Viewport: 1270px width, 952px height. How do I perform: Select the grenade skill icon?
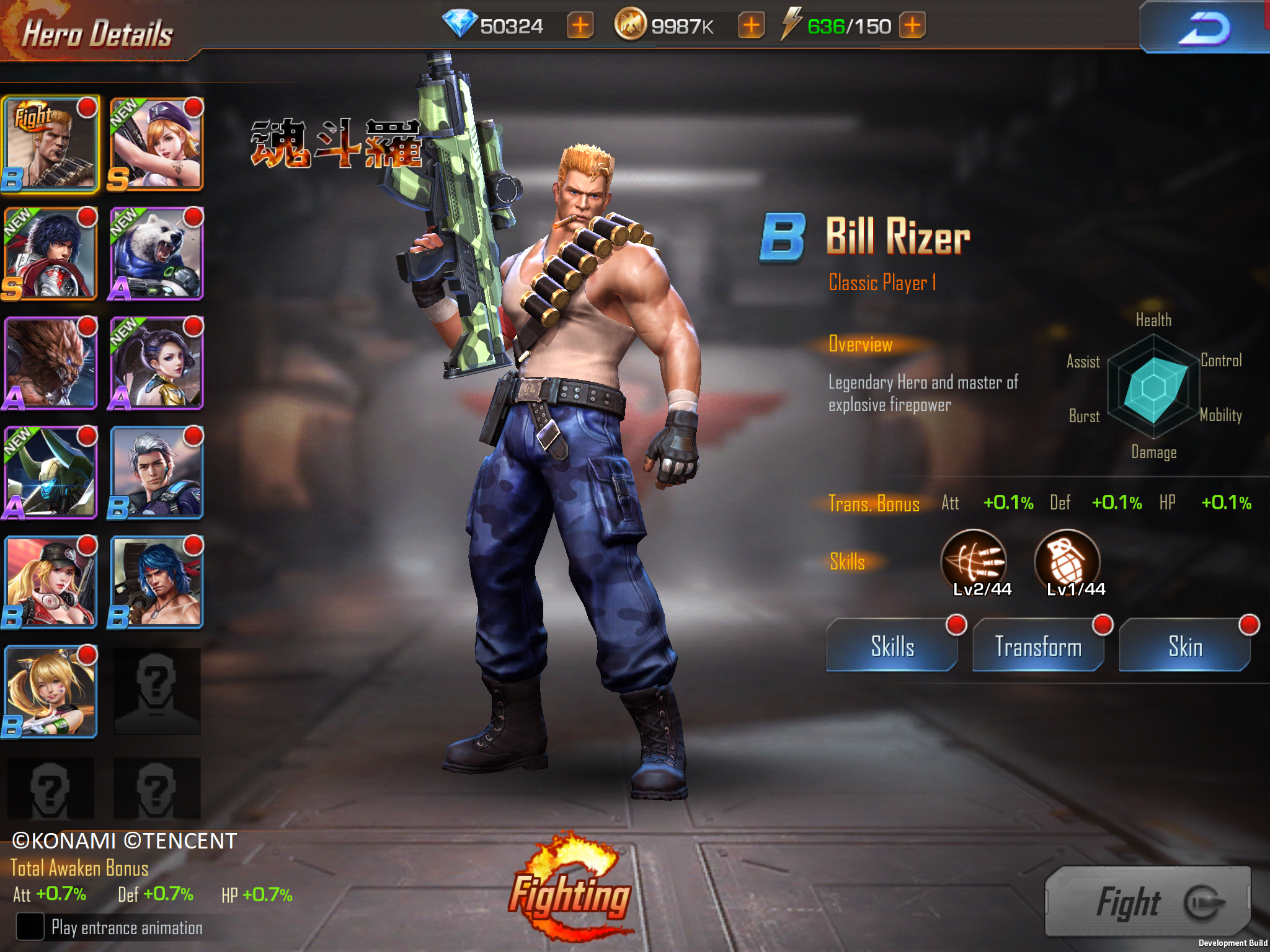coord(1067,561)
